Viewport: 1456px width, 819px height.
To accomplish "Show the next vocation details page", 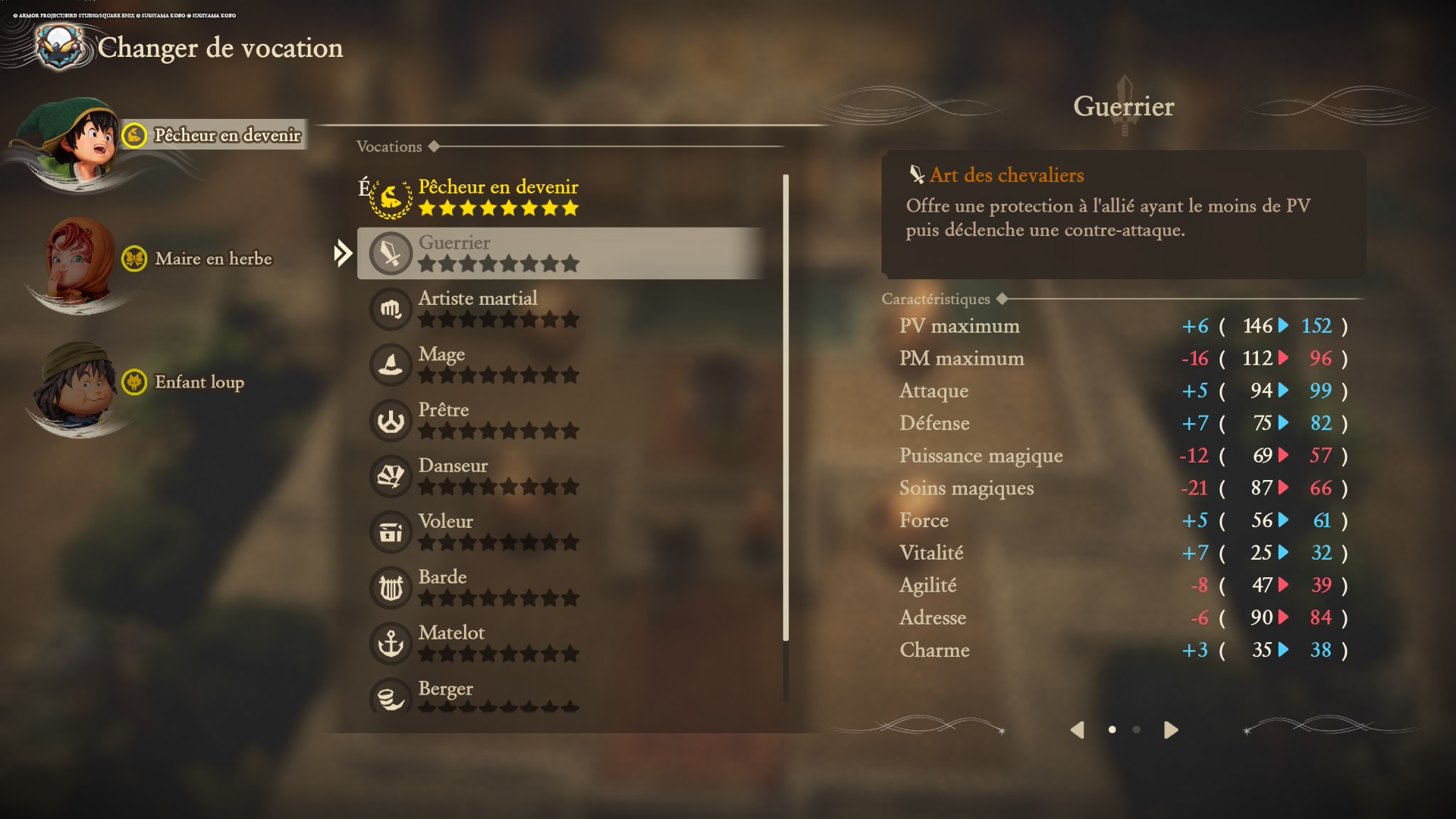I will (x=1171, y=730).
